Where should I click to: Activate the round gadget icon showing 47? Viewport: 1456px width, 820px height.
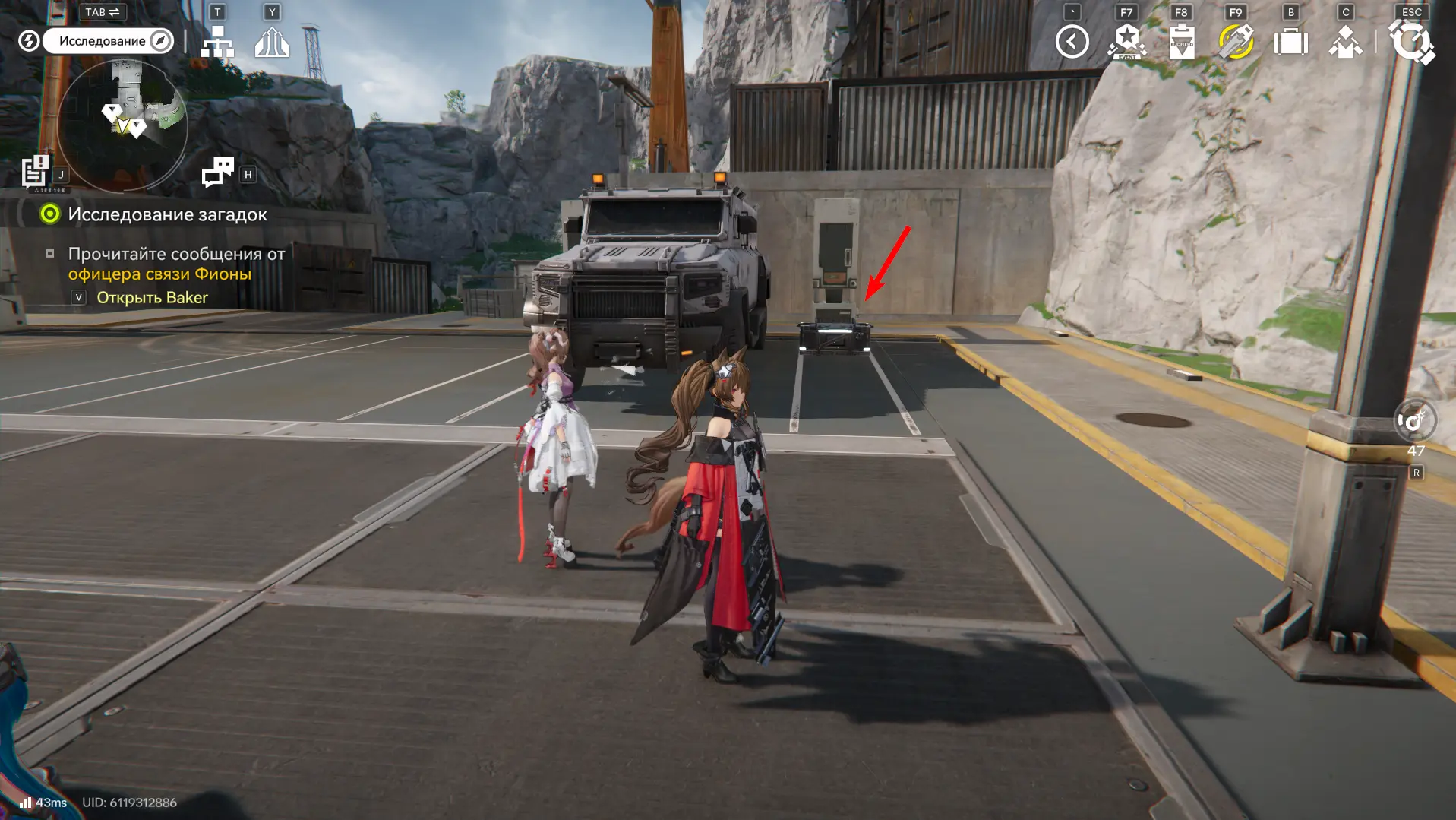coord(1415,420)
